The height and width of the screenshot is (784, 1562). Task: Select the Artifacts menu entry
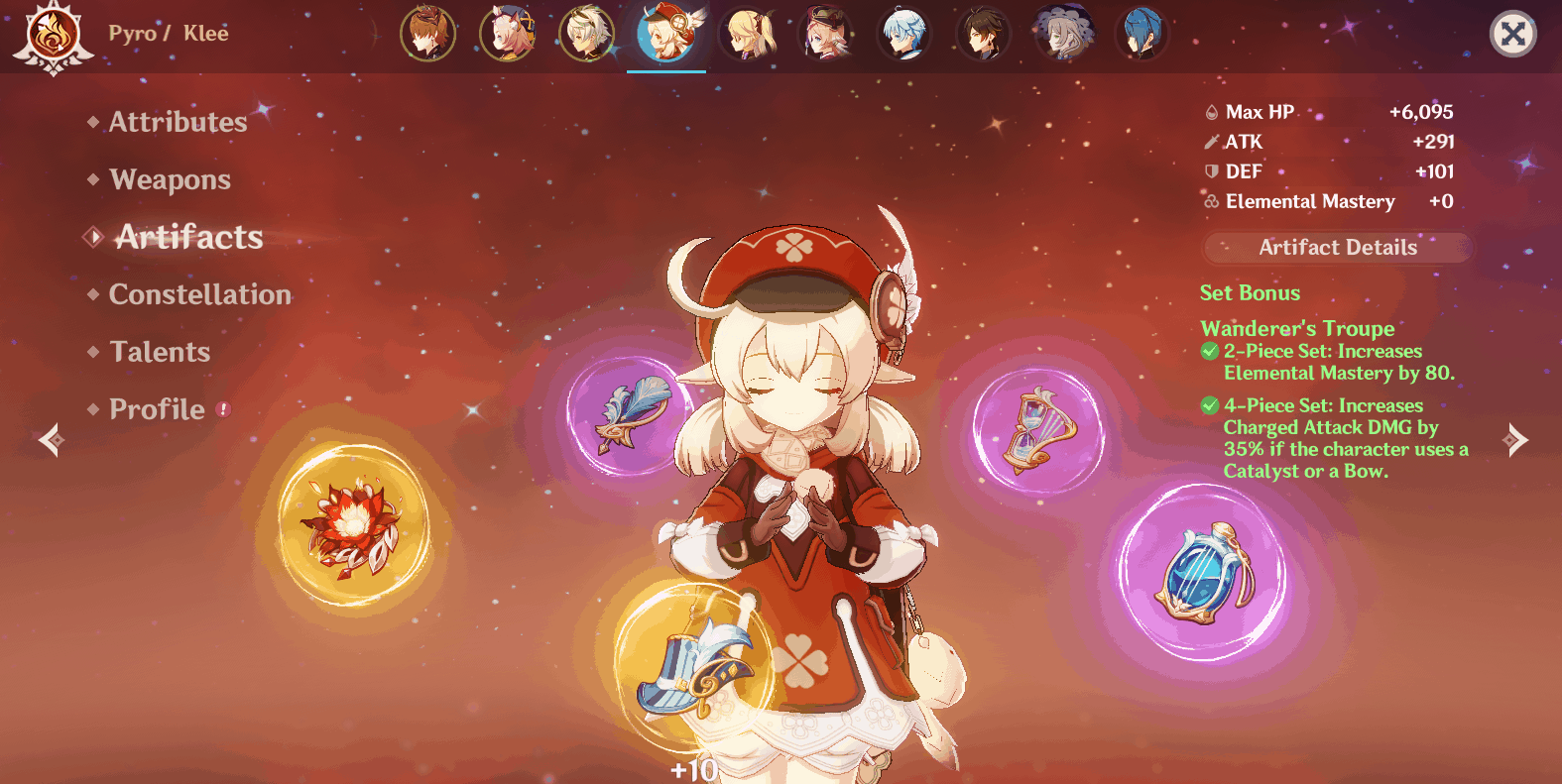(188, 237)
